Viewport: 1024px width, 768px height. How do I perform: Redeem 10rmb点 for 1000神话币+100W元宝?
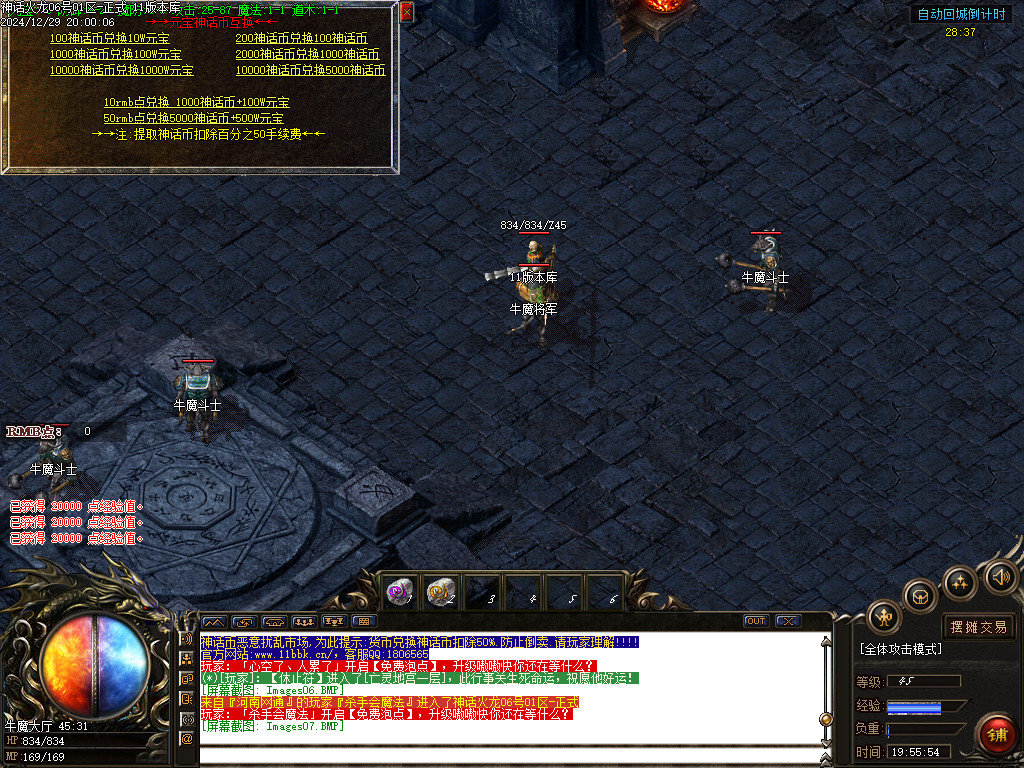click(196, 102)
